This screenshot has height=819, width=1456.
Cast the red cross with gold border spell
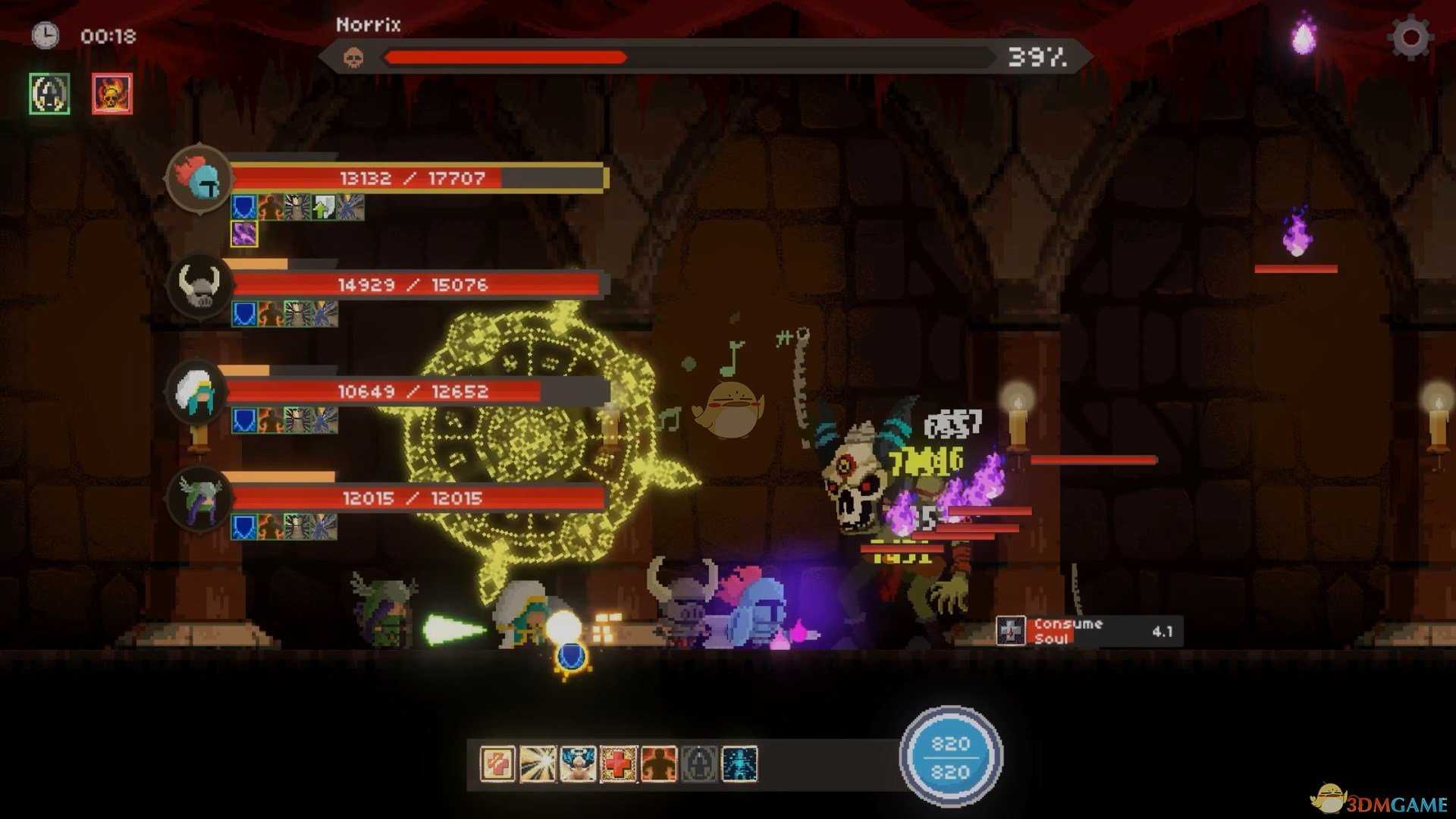point(618,764)
